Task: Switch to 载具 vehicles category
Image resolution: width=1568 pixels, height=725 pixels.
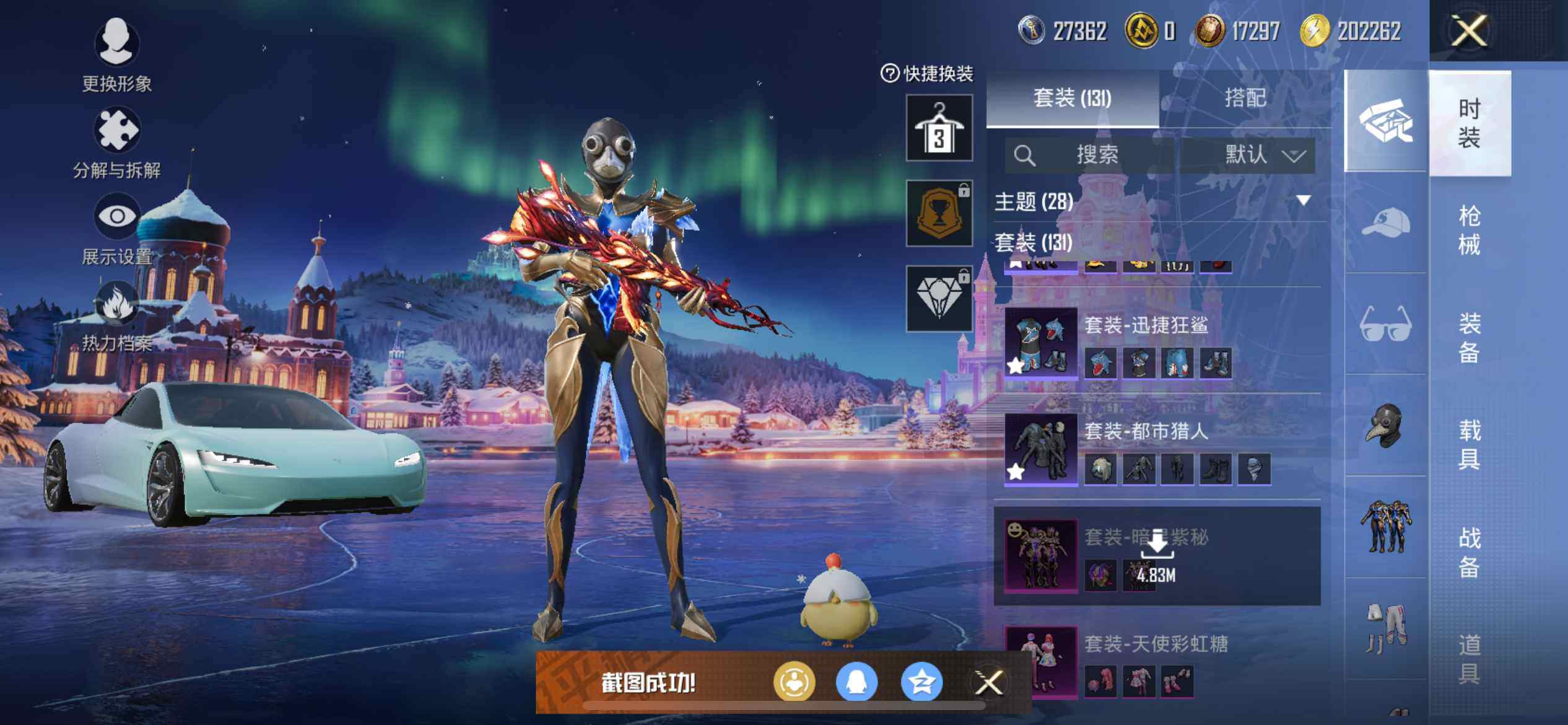Action: (x=1469, y=444)
